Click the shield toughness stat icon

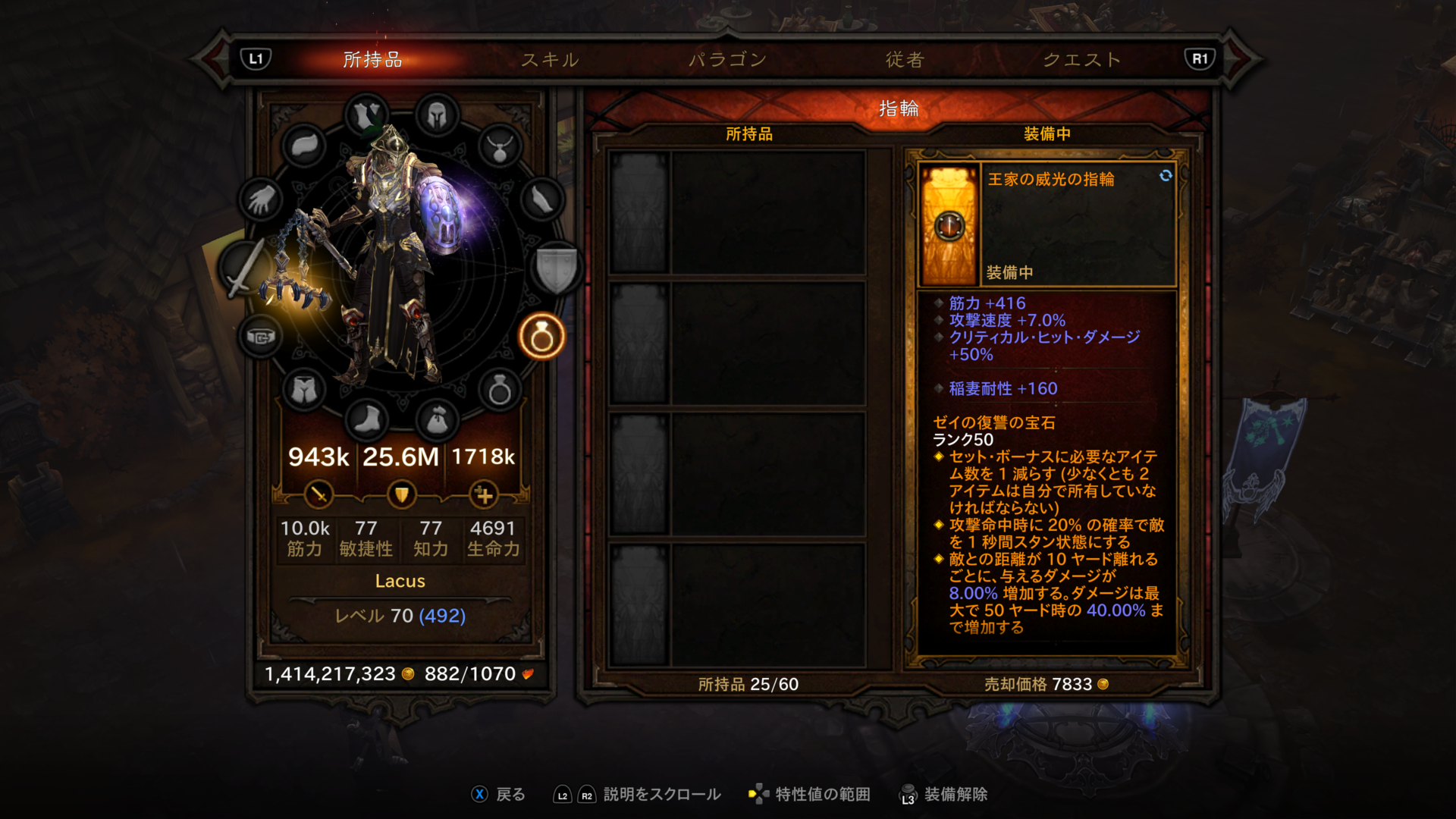coord(401,495)
